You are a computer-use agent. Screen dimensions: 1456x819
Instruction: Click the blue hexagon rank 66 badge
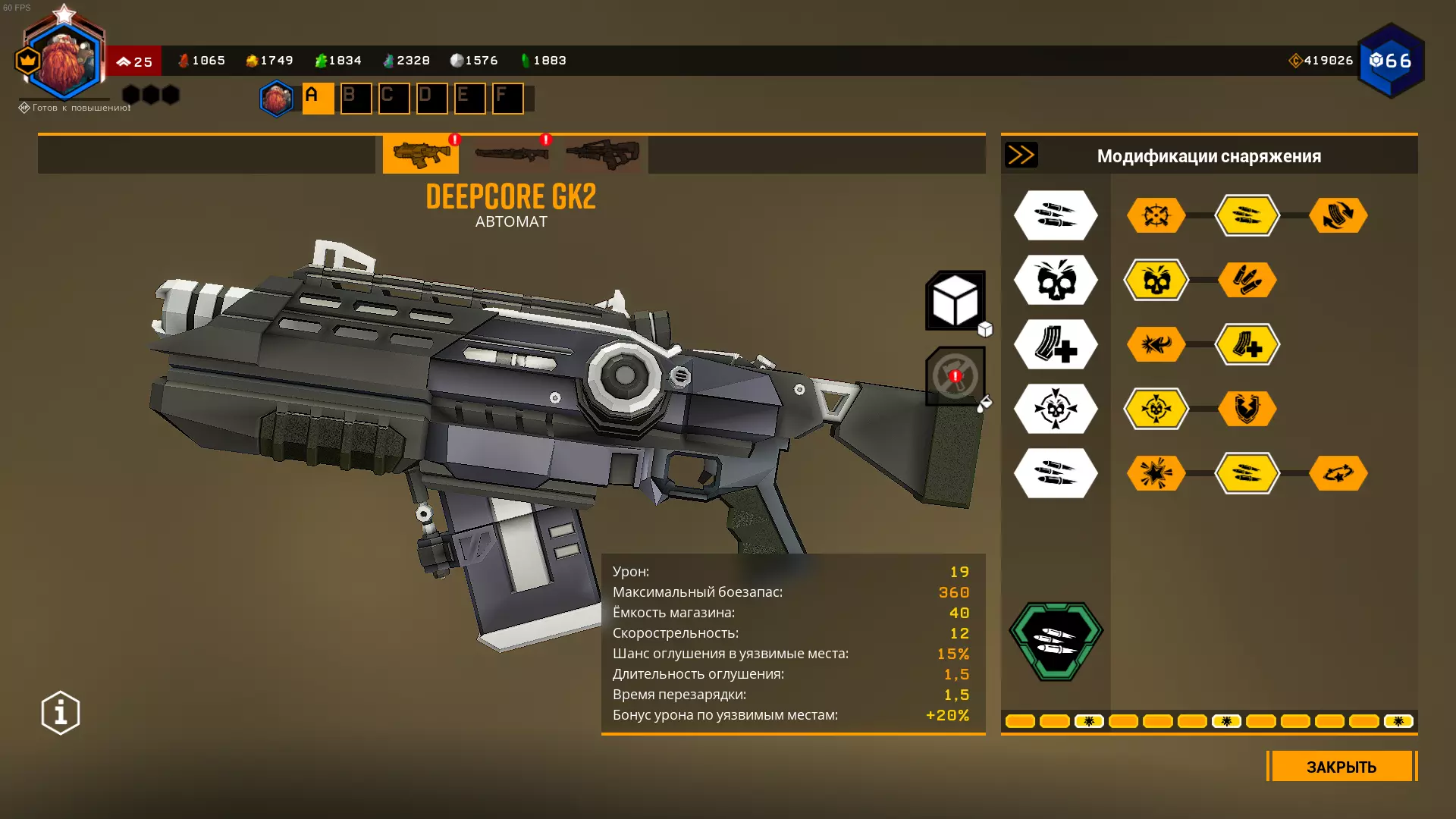click(x=1391, y=61)
